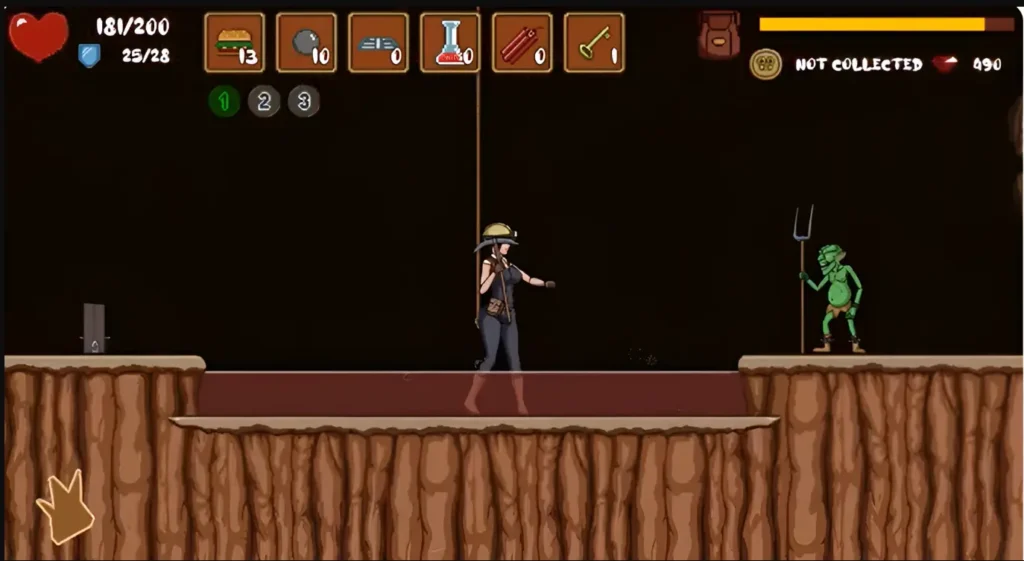The height and width of the screenshot is (561, 1024).
Task: Switch to loadout number 2
Action: tap(264, 101)
